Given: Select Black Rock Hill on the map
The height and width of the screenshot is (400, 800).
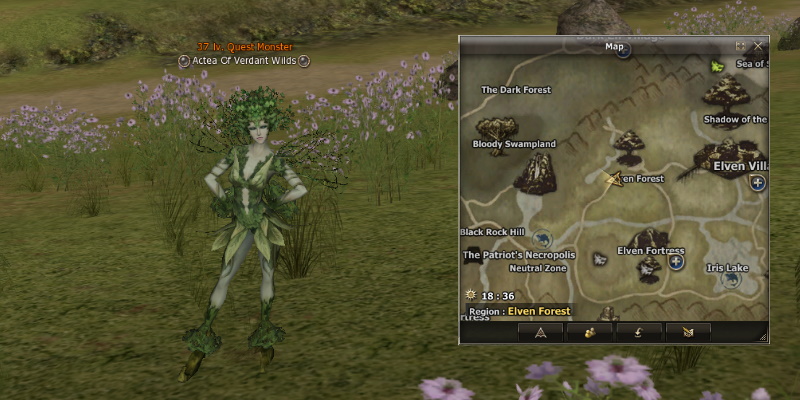Looking at the screenshot, I should point(492,232).
